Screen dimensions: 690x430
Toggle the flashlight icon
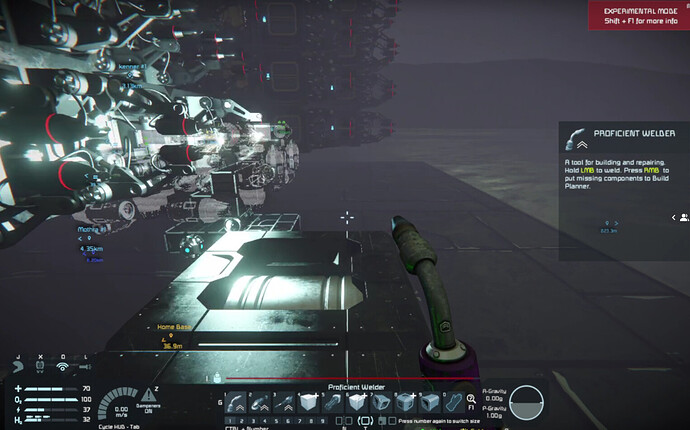tap(85, 366)
